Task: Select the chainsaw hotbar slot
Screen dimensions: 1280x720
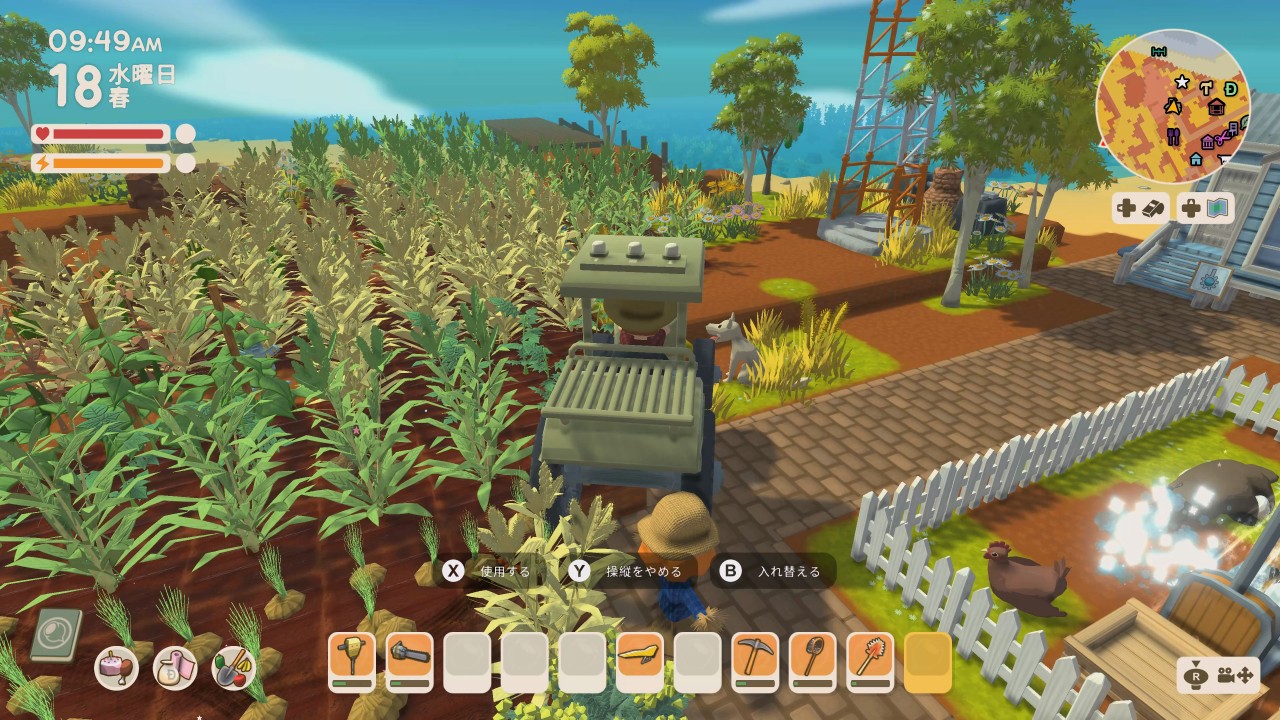Action: click(410, 661)
